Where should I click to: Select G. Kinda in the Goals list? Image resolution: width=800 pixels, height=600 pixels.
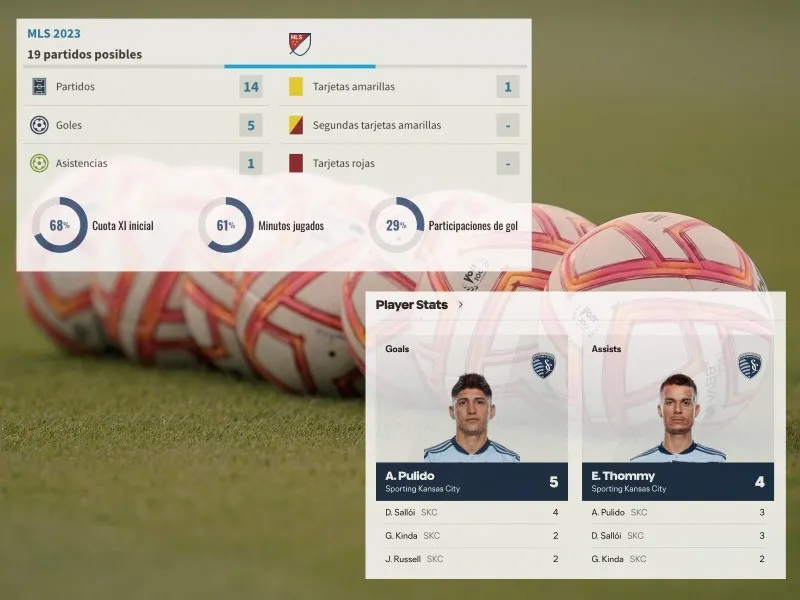pyautogui.click(x=471, y=535)
